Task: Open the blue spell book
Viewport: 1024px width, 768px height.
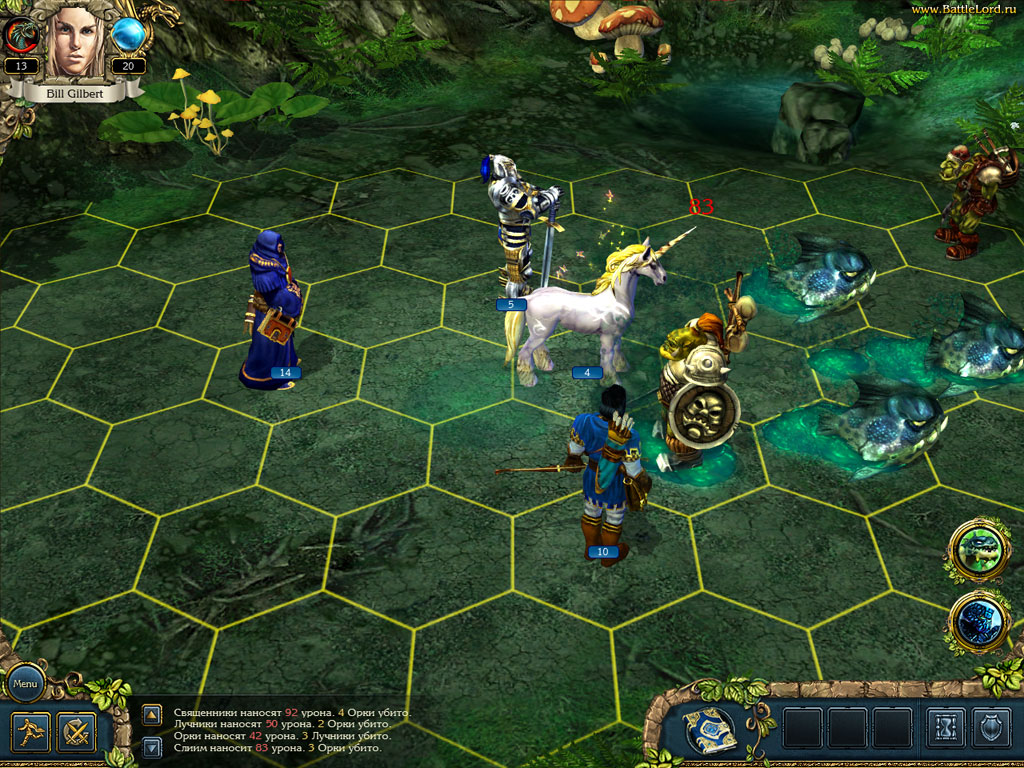Action: 710,730
